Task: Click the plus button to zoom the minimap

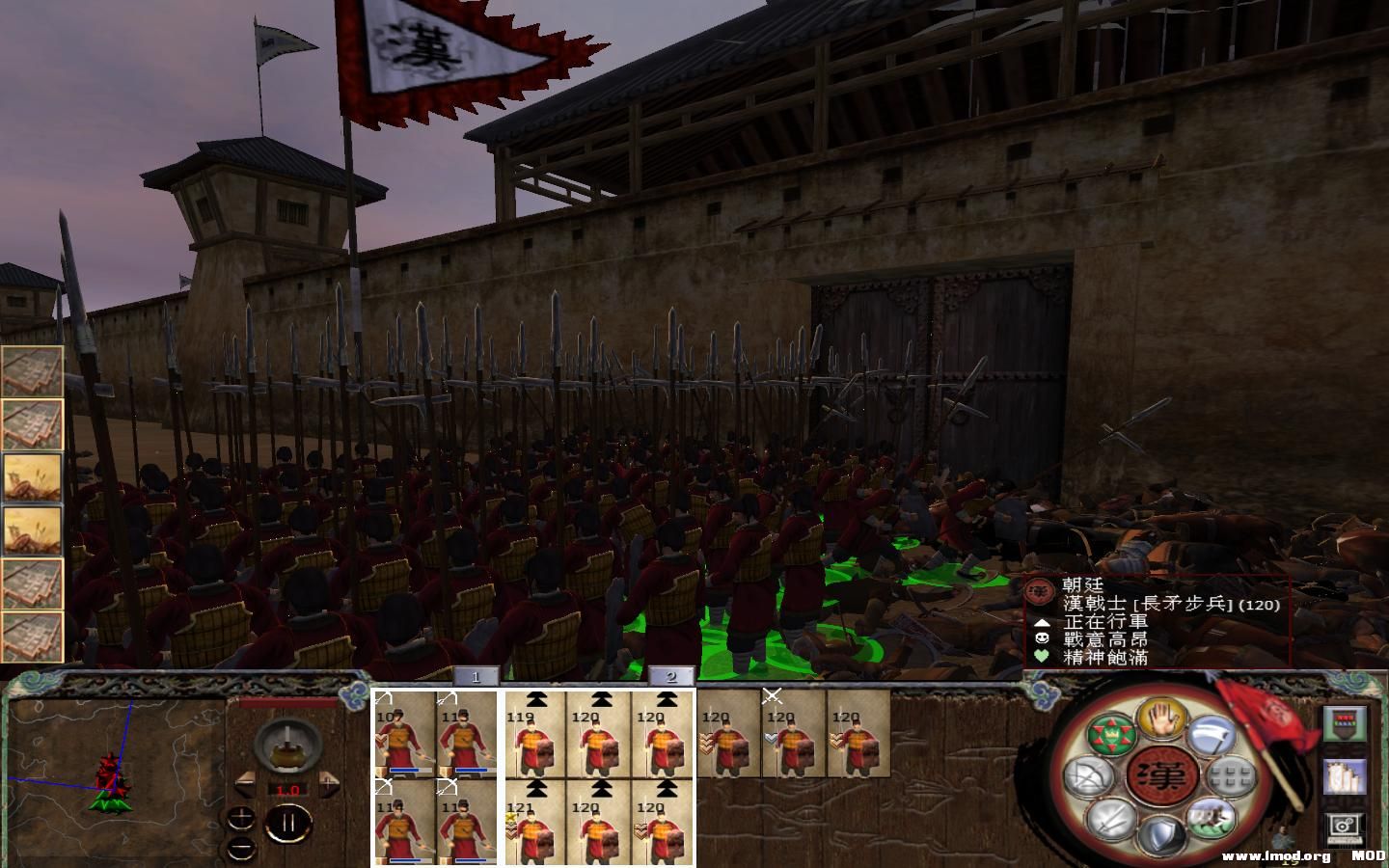Action: tap(241, 818)
